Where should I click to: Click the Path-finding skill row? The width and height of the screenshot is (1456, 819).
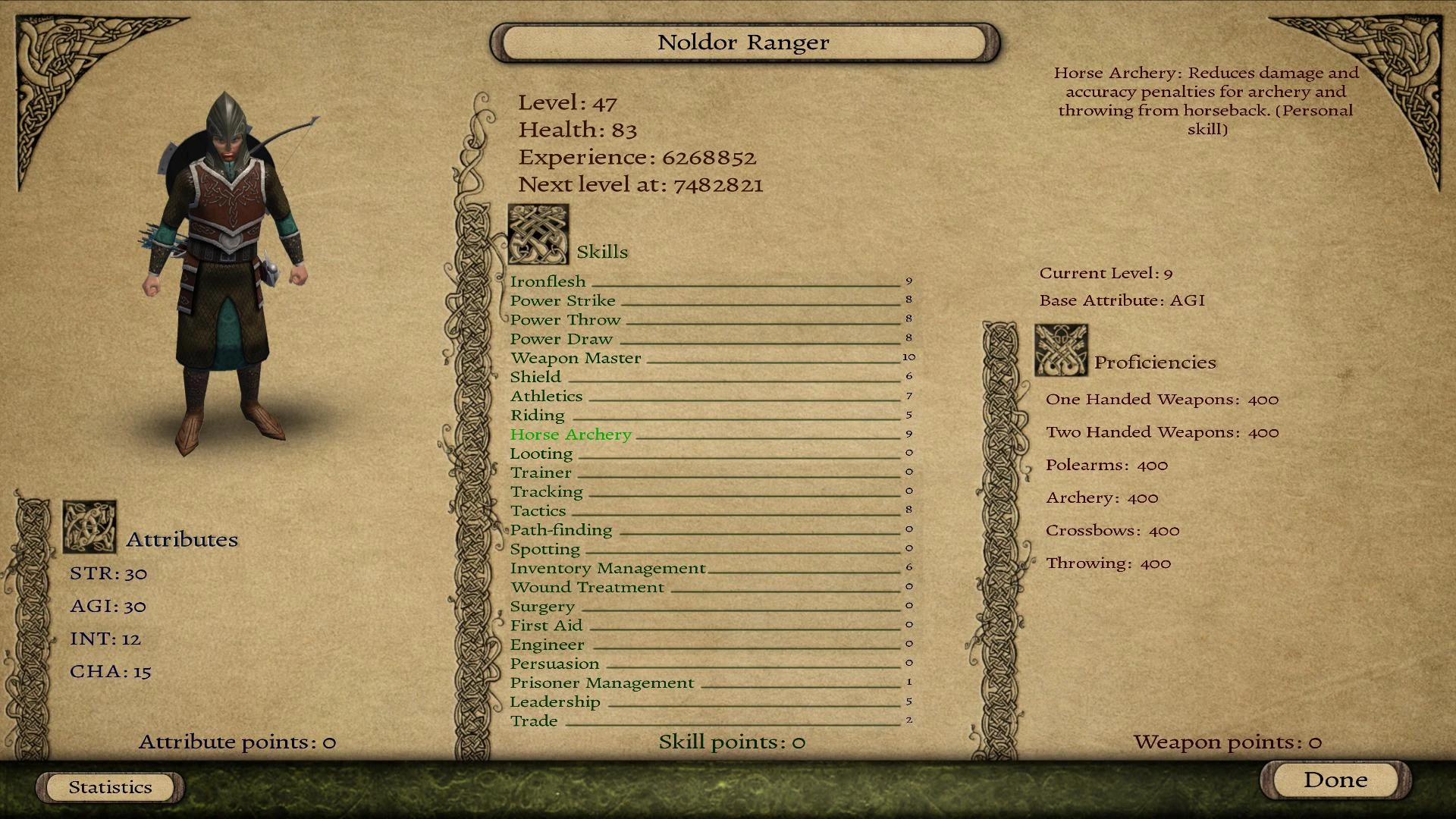coord(560,530)
